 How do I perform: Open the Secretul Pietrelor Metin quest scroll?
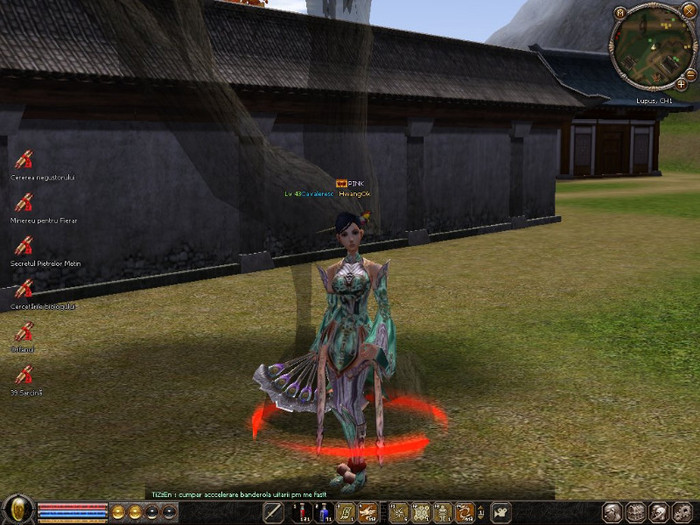coord(24,245)
